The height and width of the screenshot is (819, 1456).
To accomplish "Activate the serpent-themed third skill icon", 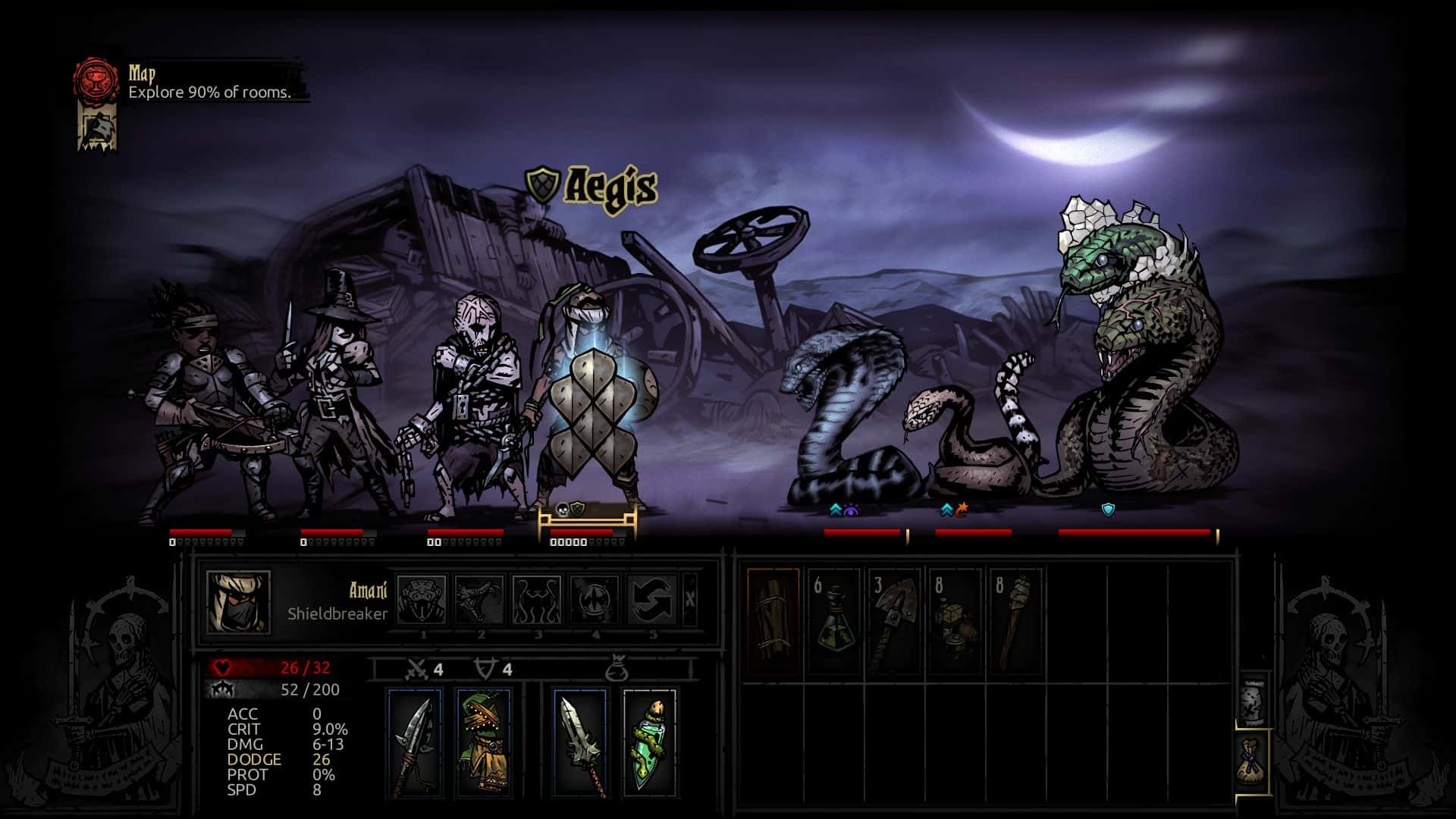I will [537, 600].
